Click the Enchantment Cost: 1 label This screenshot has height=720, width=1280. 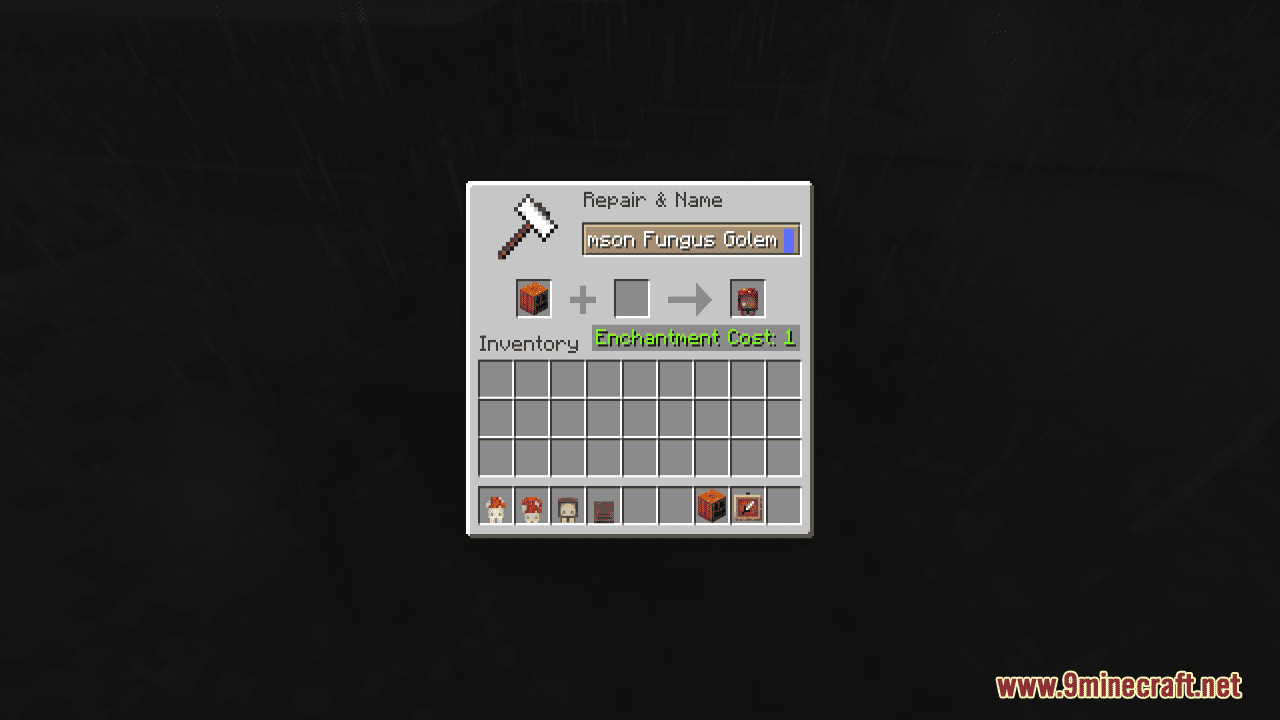pyautogui.click(x=696, y=338)
